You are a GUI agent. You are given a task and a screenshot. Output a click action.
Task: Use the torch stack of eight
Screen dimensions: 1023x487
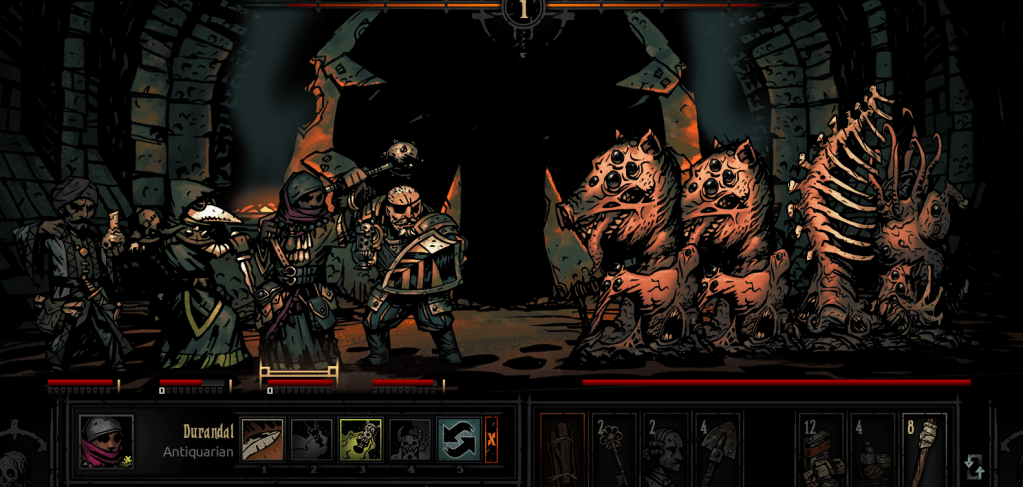pos(923,449)
